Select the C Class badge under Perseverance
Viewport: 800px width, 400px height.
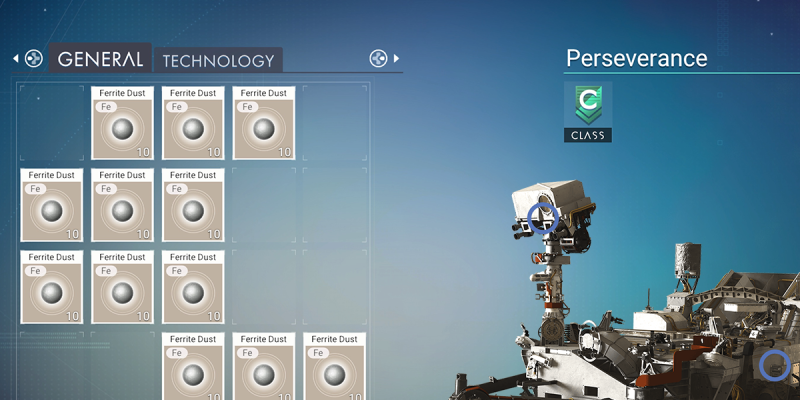(587, 111)
